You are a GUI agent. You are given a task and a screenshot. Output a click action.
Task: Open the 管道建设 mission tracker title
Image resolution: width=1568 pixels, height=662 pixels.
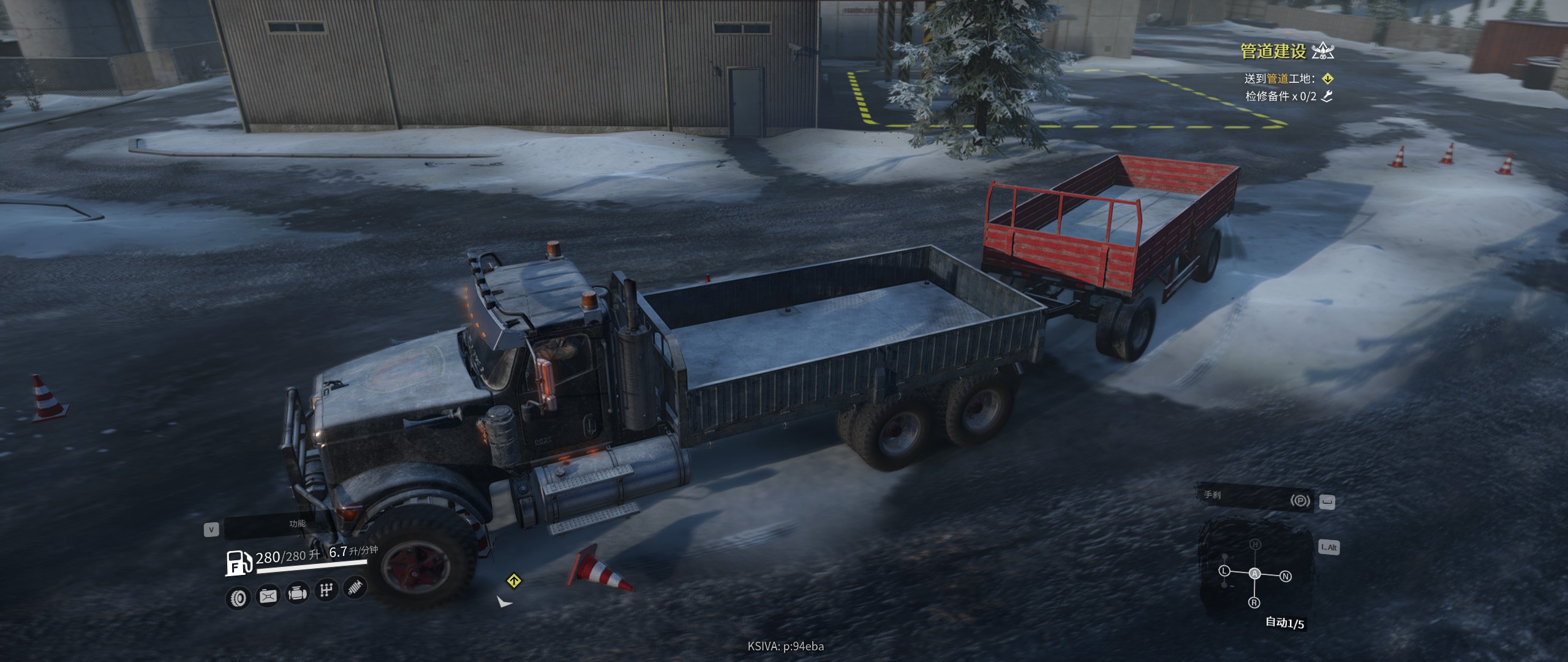point(1273,51)
